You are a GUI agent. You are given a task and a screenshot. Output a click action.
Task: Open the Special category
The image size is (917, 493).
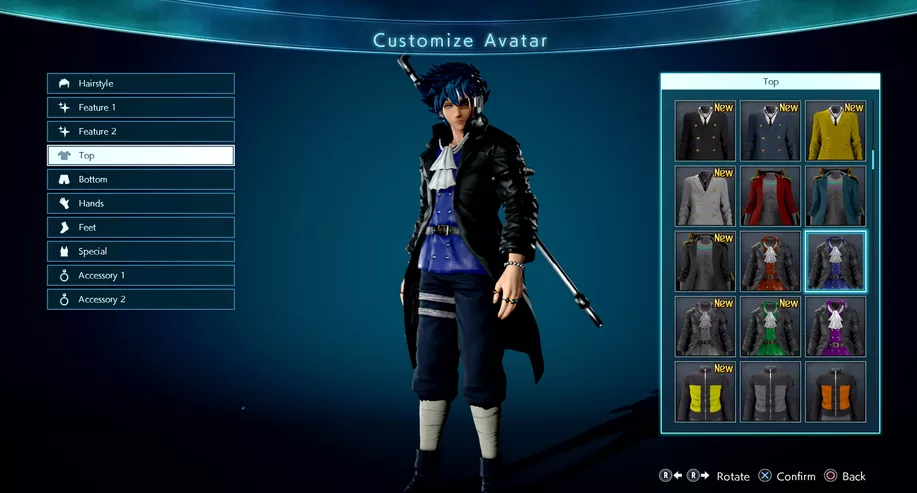pos(140,252)
